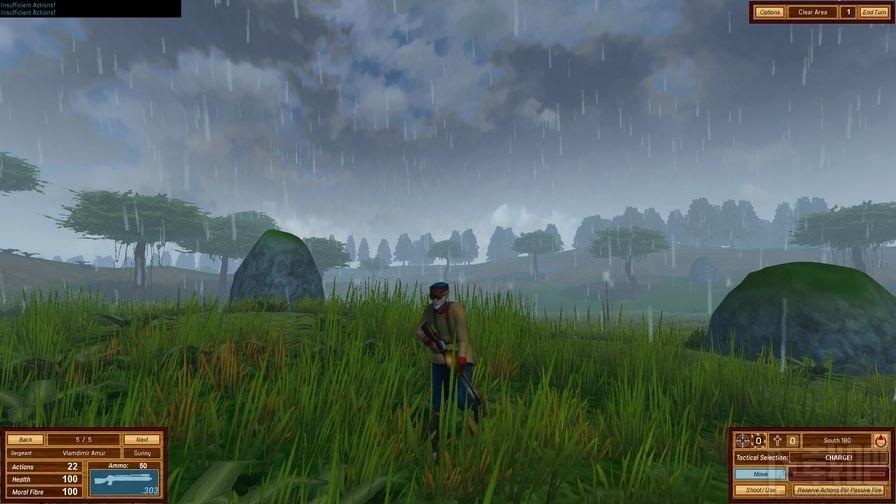Click the red flame icon button
Screen dimensions: 896x504
click(881, 440)
